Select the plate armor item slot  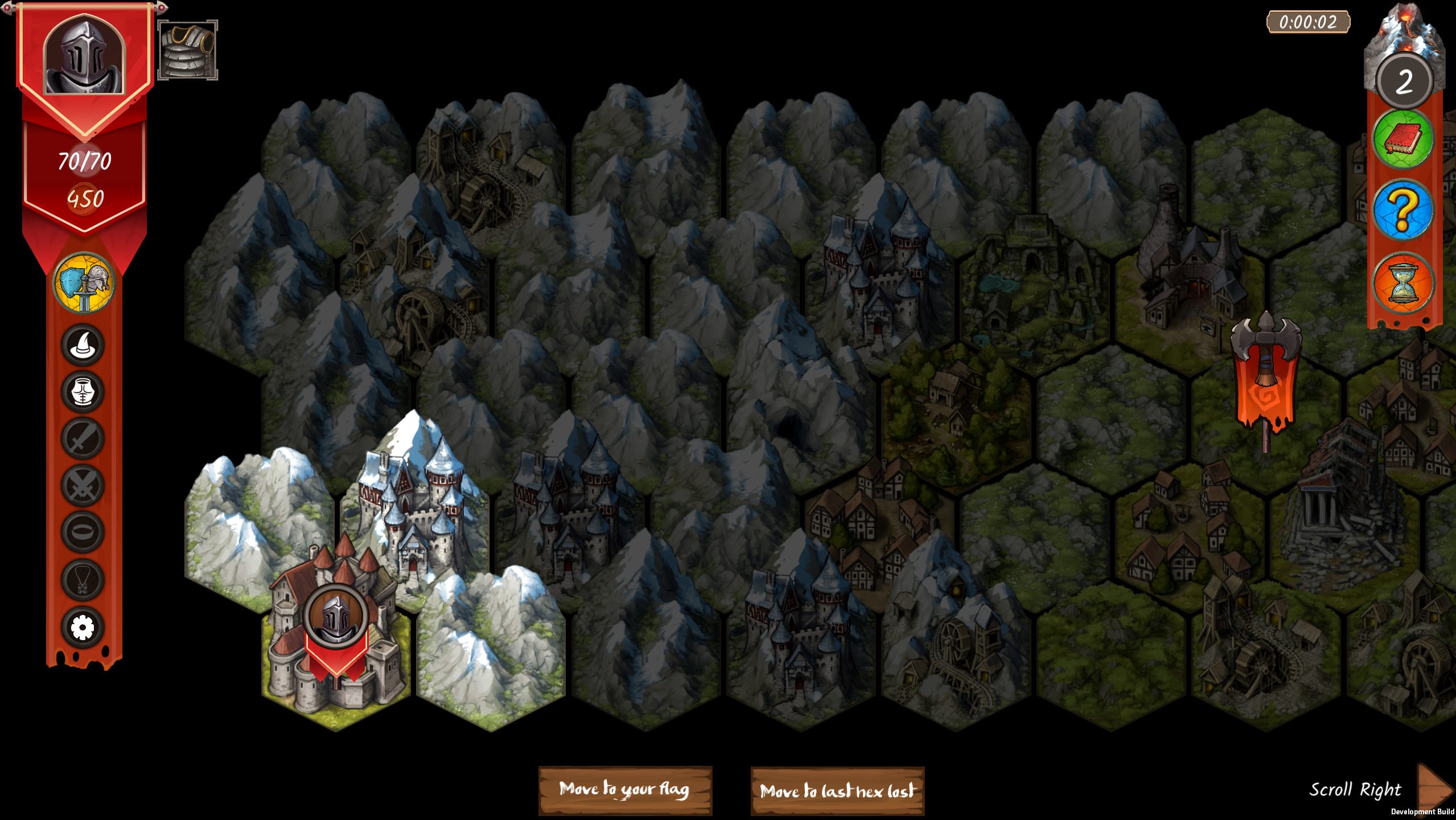[x=188, y=51]
